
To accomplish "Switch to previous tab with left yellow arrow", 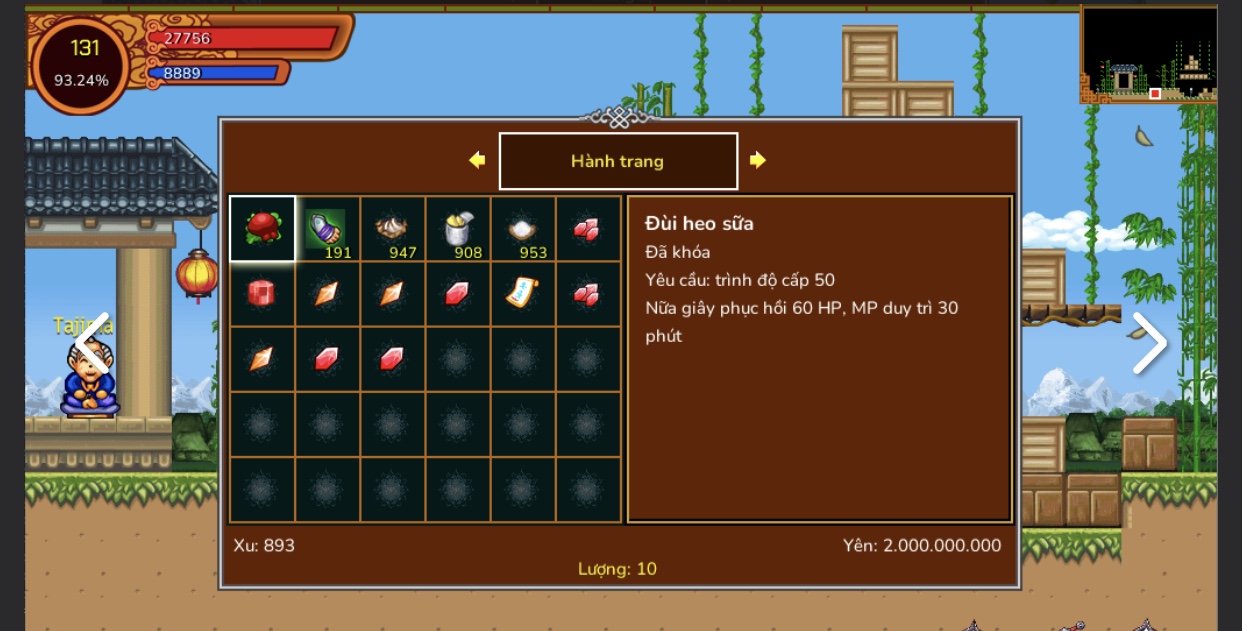I will 477,160.
